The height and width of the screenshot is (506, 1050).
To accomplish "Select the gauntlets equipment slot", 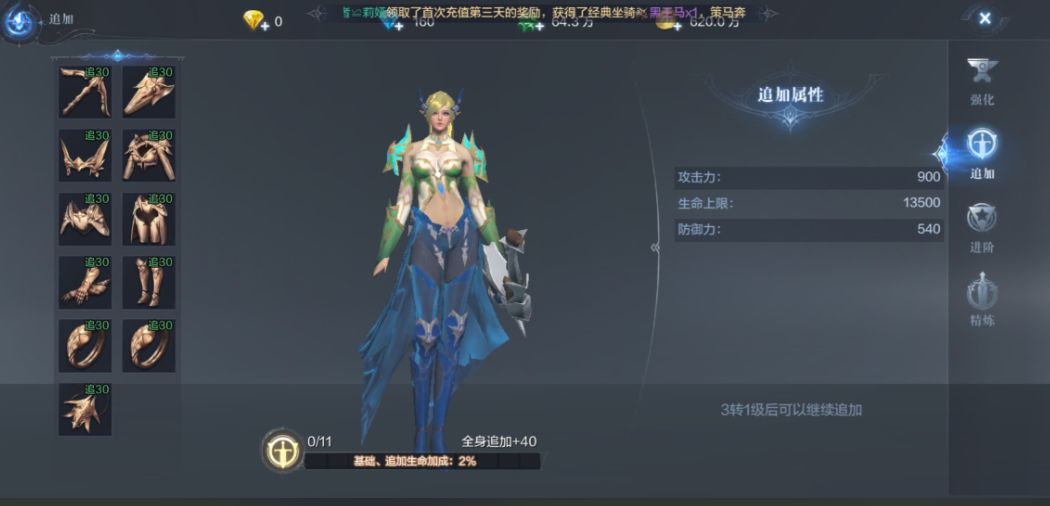I will coord(85,282).
